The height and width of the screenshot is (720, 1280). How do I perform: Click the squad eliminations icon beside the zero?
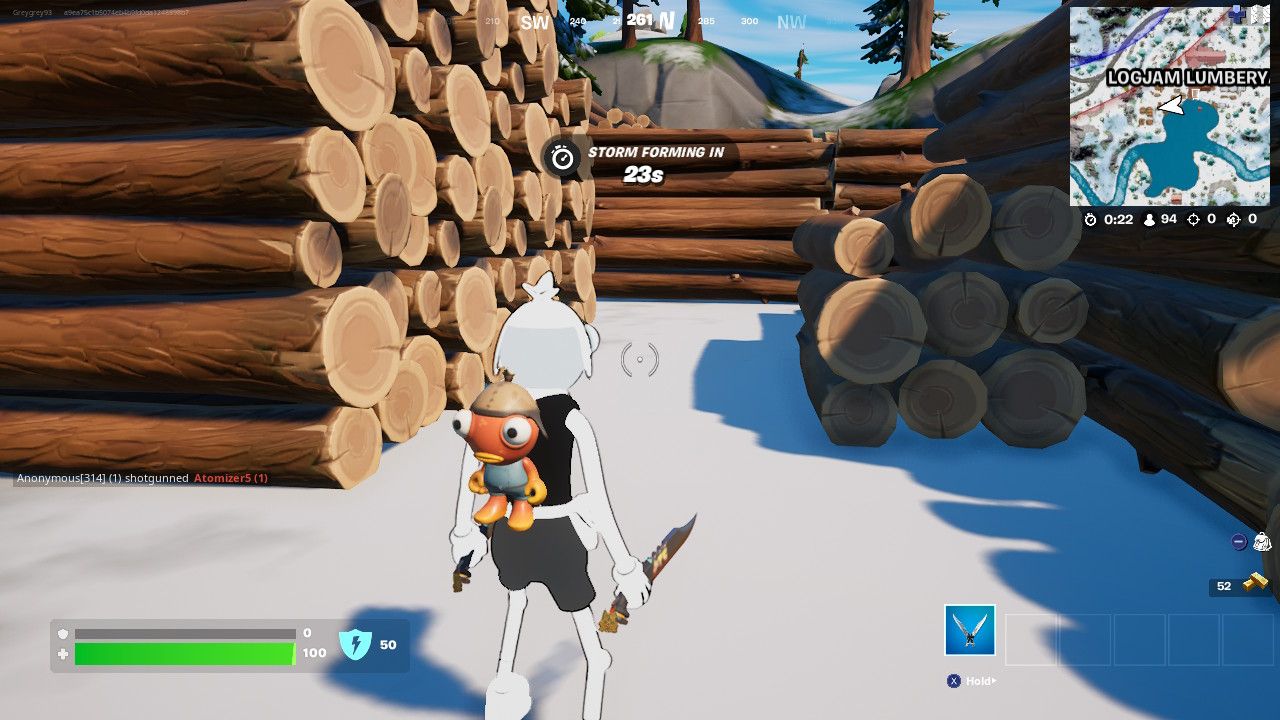click(1232, 219)
